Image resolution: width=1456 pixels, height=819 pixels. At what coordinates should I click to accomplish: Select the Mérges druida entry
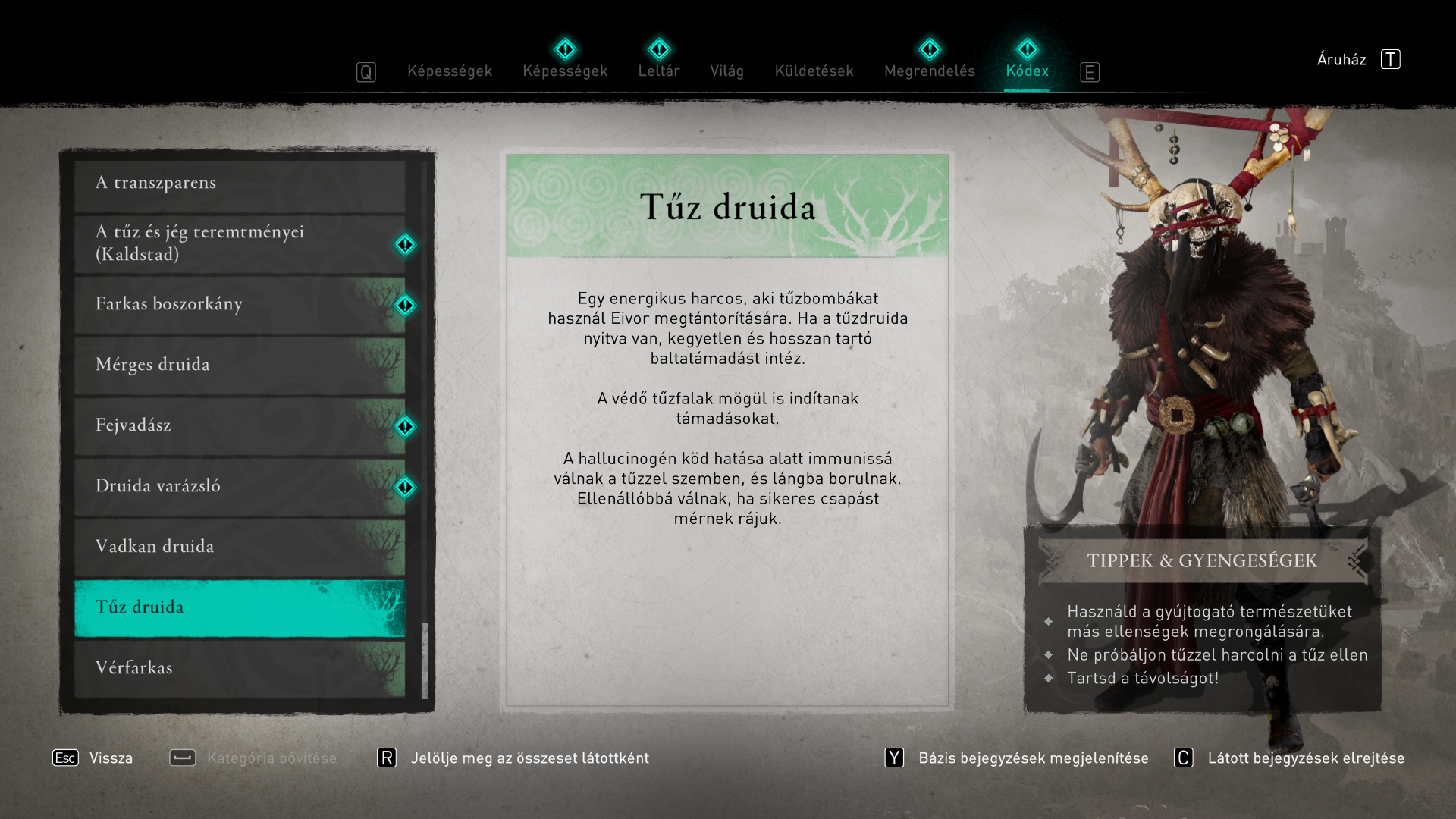click(240, 365)
